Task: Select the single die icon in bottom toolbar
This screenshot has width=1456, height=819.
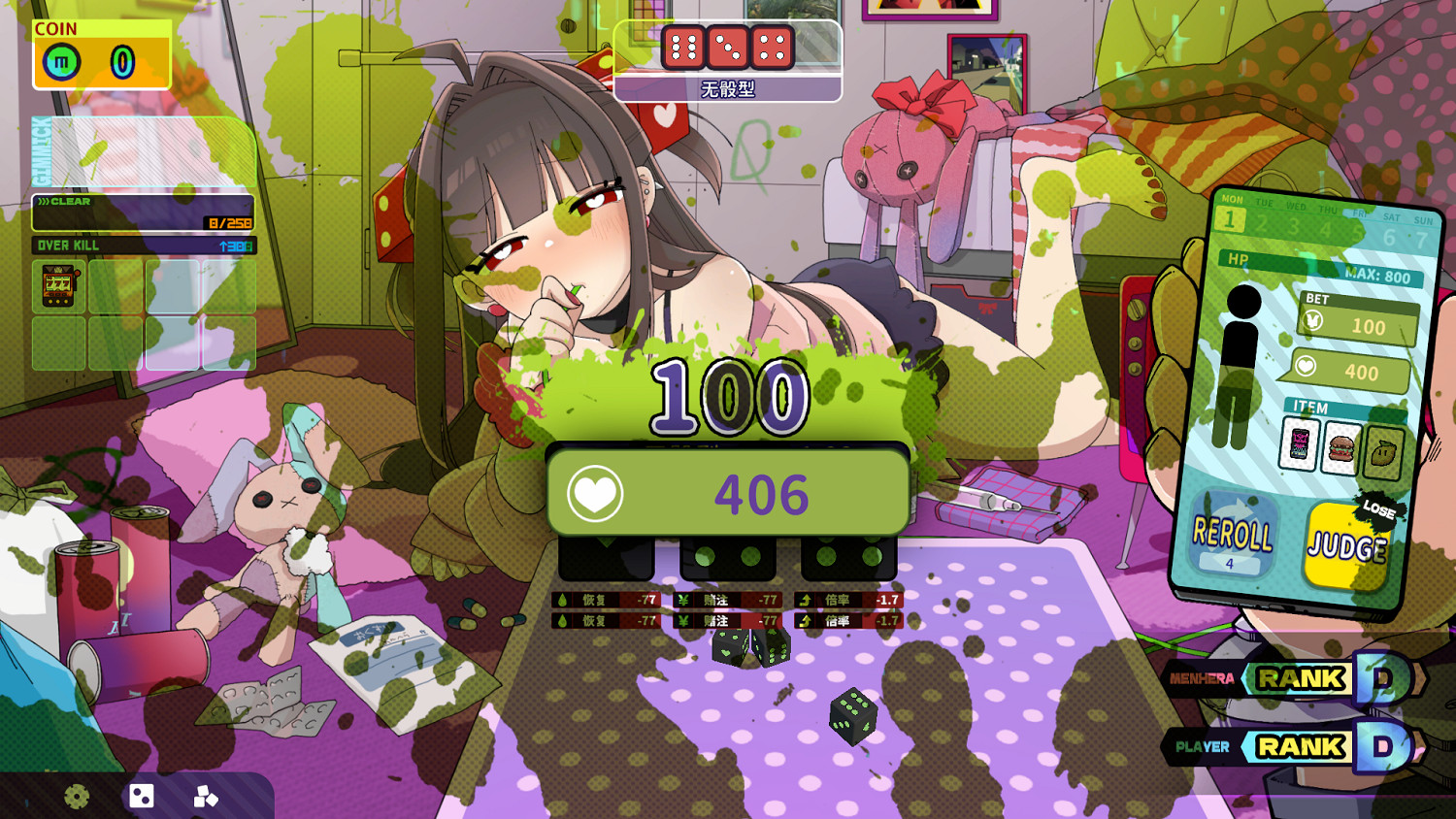Action: tap(142, 796)
